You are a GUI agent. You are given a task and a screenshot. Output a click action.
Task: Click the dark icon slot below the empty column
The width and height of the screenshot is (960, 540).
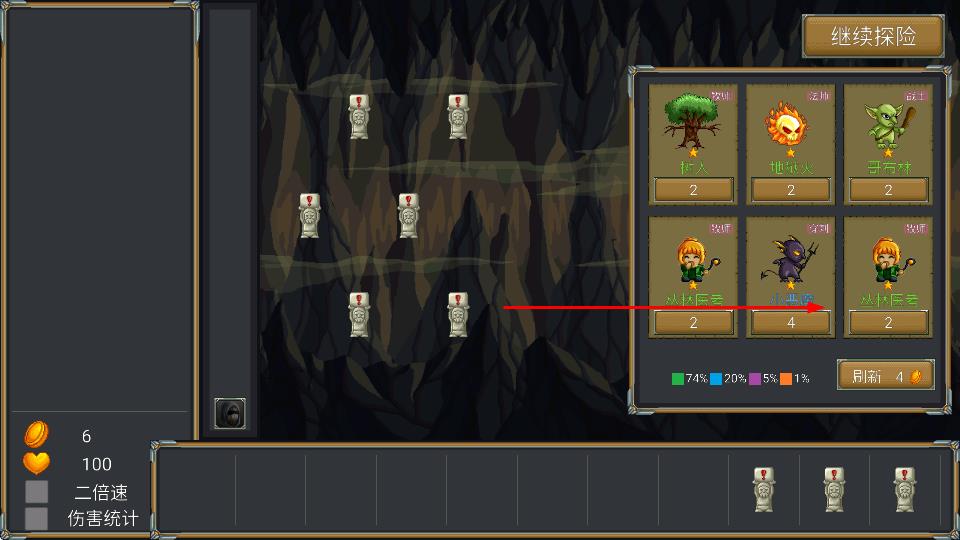tap(230, 413)
